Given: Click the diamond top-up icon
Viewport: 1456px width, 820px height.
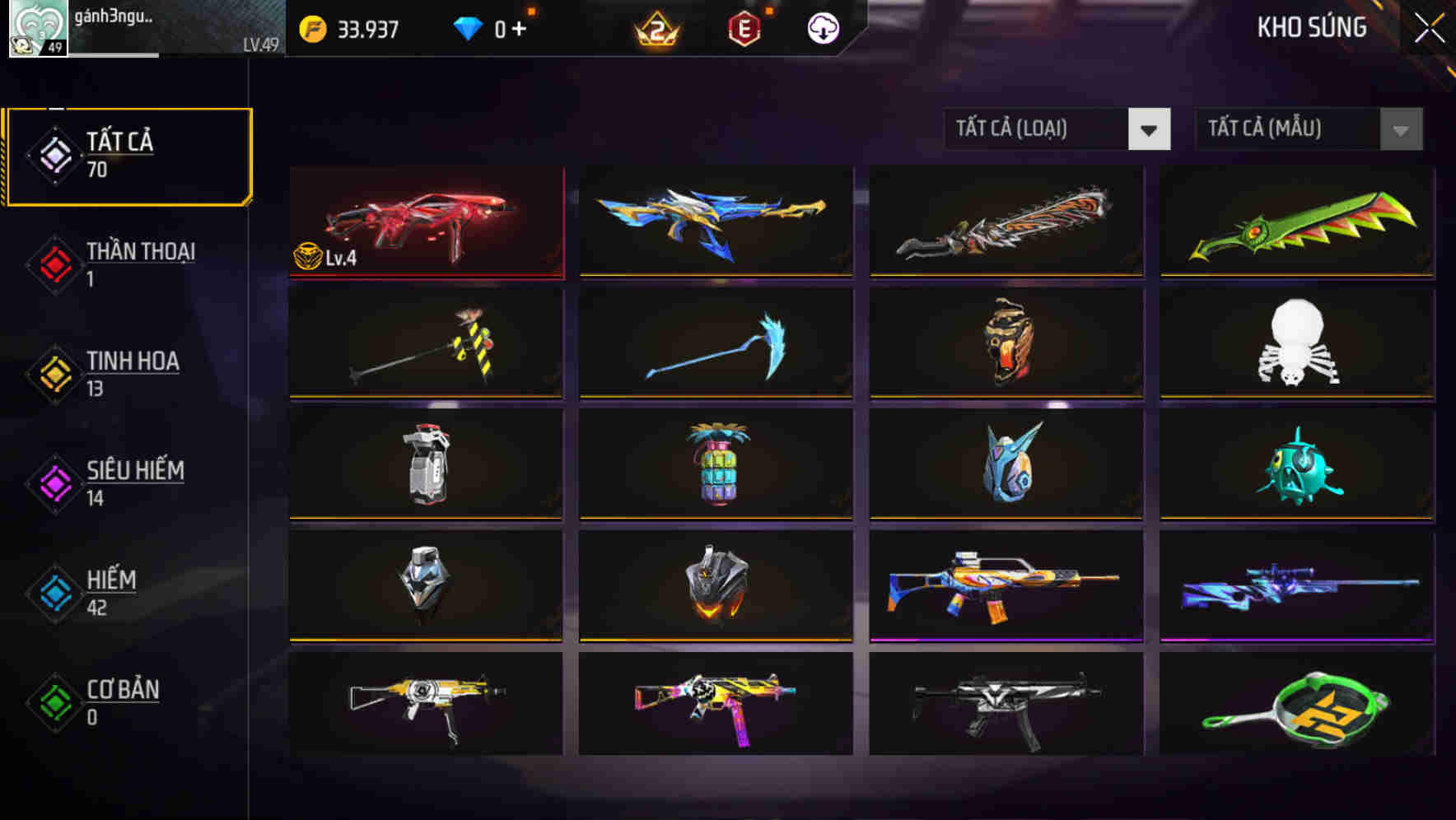Looking at the screenshot, I should click(469, 27).
